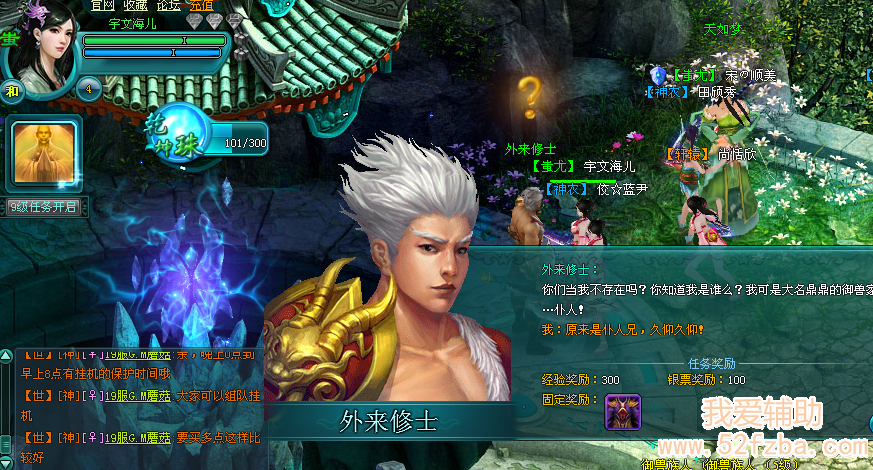Click the 9级任务开启 button
The width and height of the screenshot is (873, 470).
[x=43, y=207]
